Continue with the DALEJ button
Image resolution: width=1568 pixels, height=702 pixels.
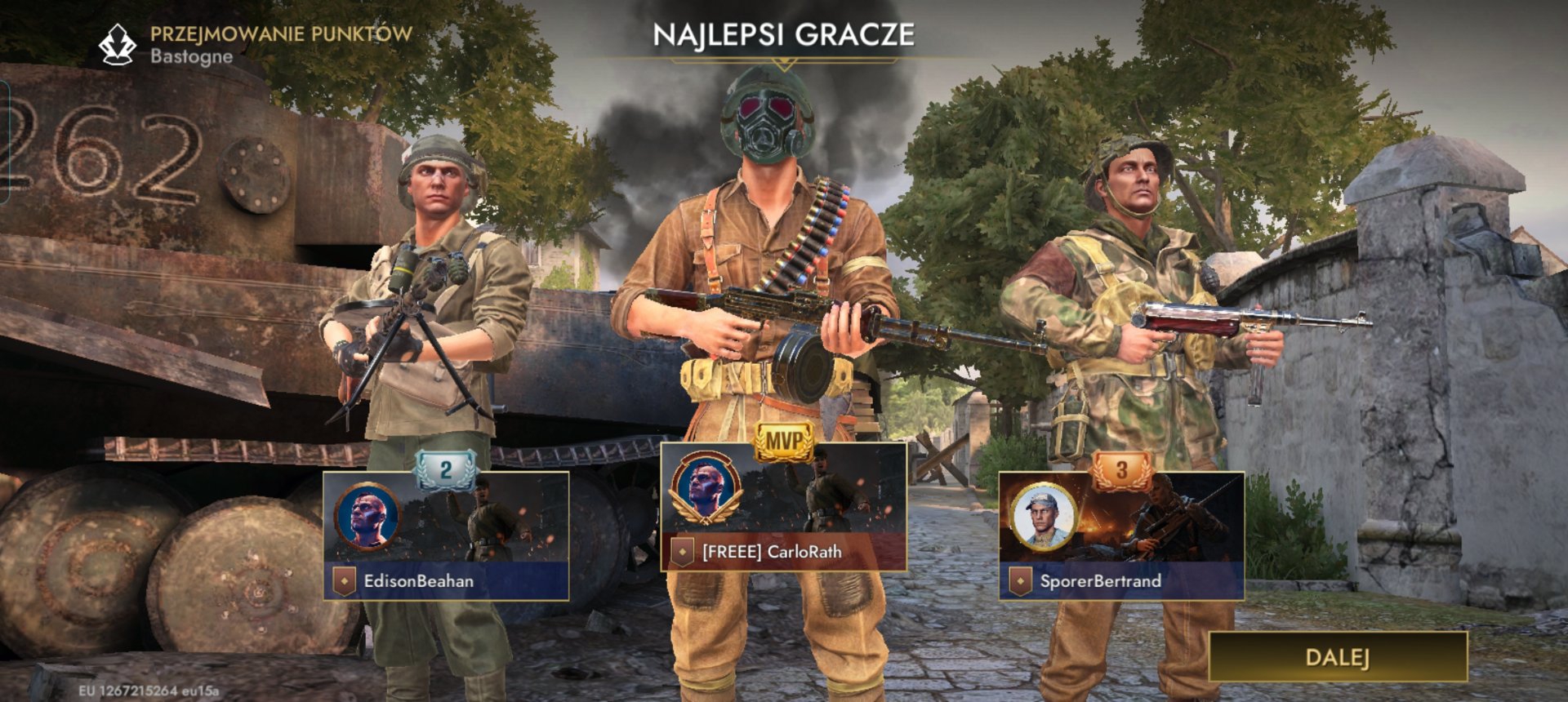pyautogui.click(x=1337, y=656)
